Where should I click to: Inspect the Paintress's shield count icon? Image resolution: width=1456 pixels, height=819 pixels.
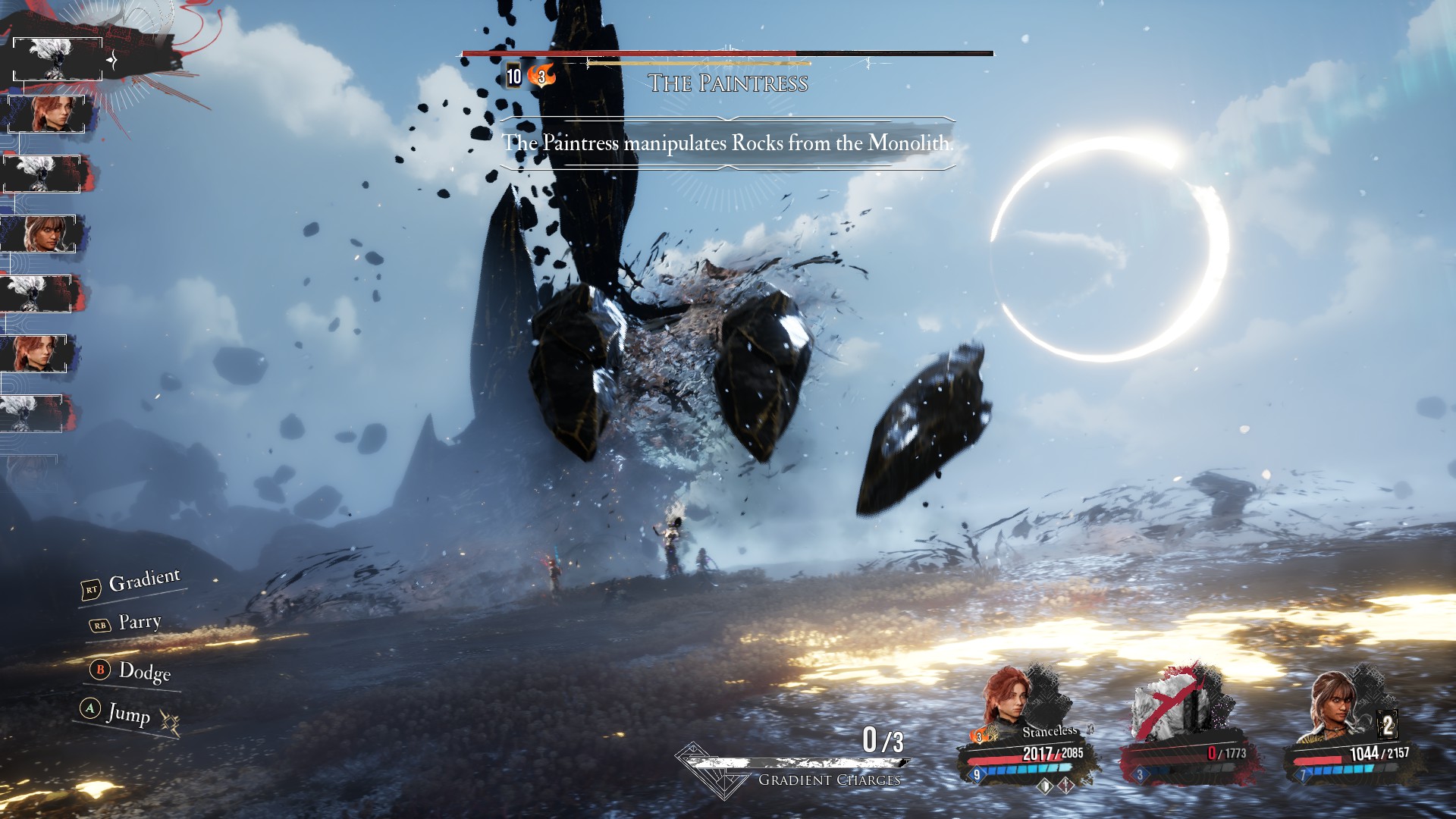(514, 76)
